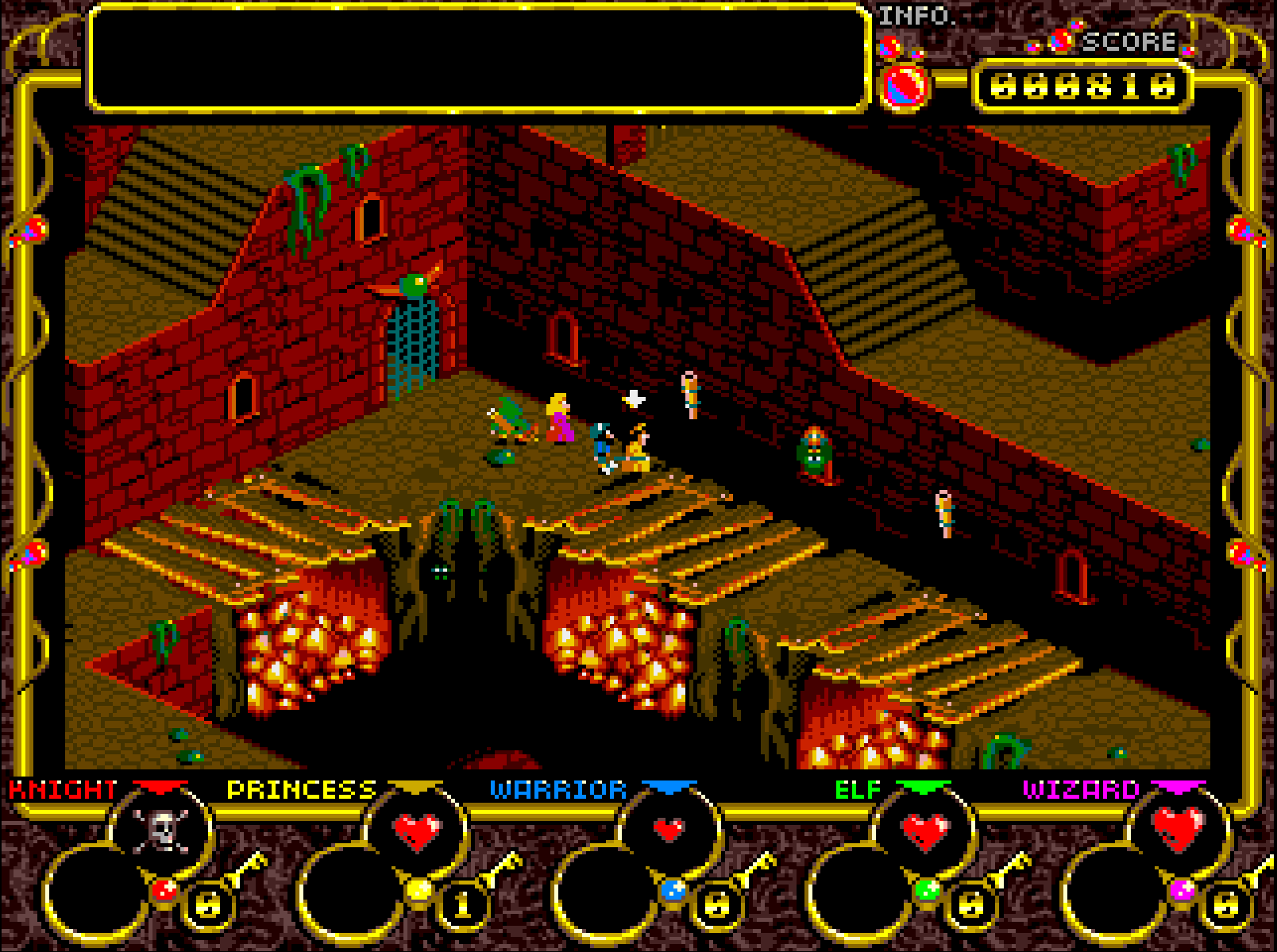This screenshot has height=952, width=1277.
Task: Click the Elf's heart icon
Action: click(926, 831)
